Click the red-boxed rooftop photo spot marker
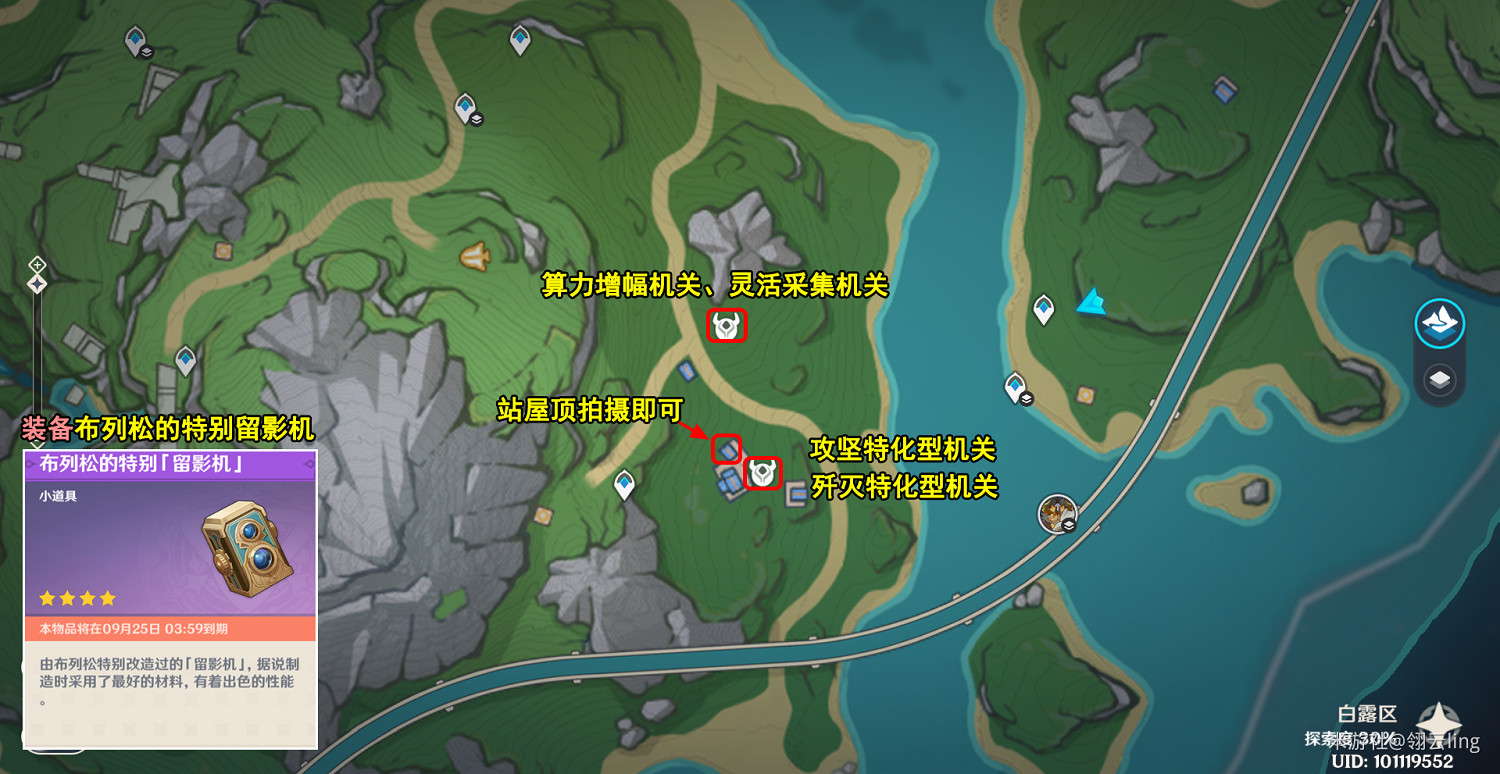Screen dimensions: 1500x774 coord(727,448)
